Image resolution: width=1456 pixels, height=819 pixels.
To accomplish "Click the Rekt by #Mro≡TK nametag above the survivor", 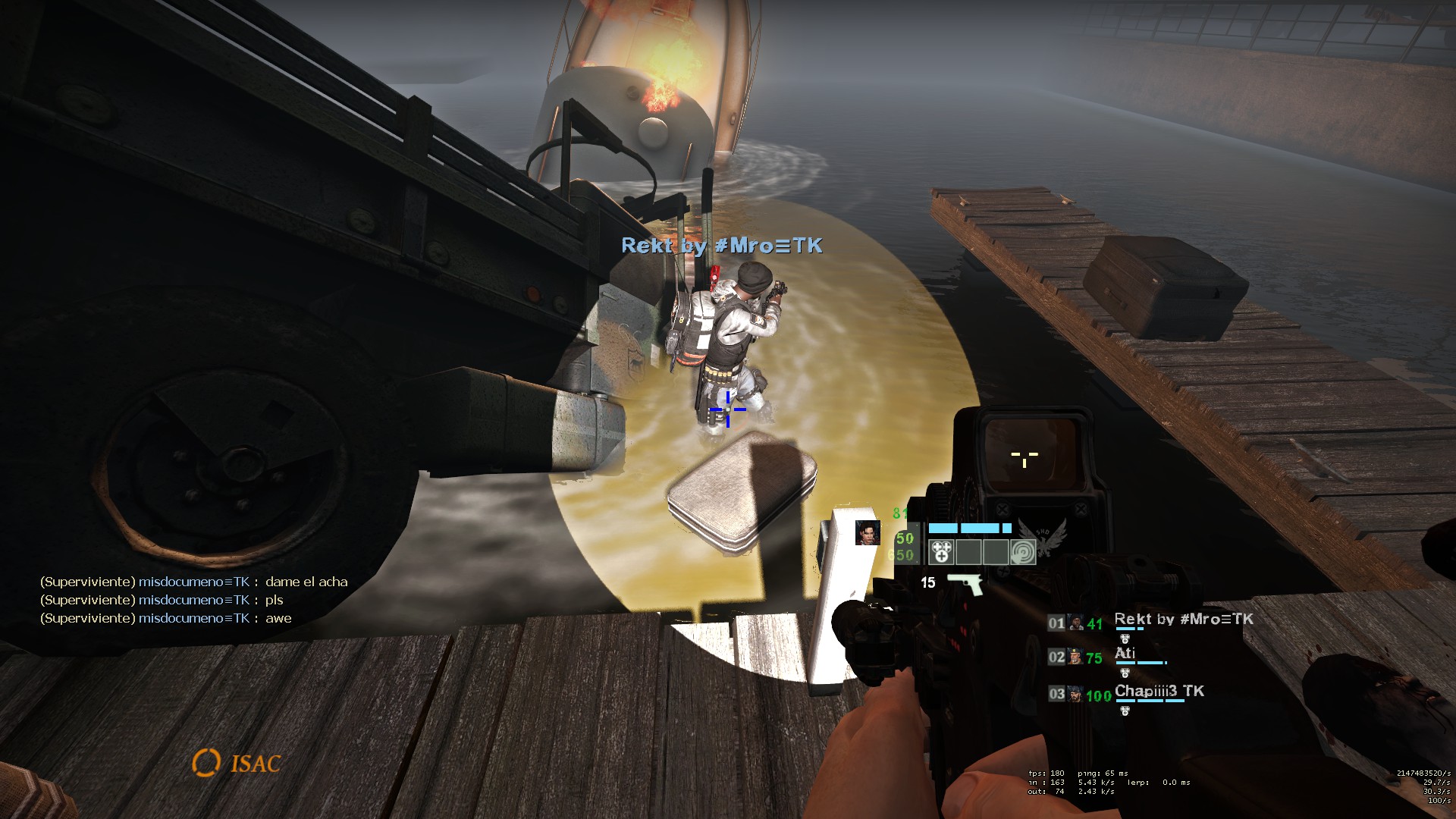I will coord(722,246).
